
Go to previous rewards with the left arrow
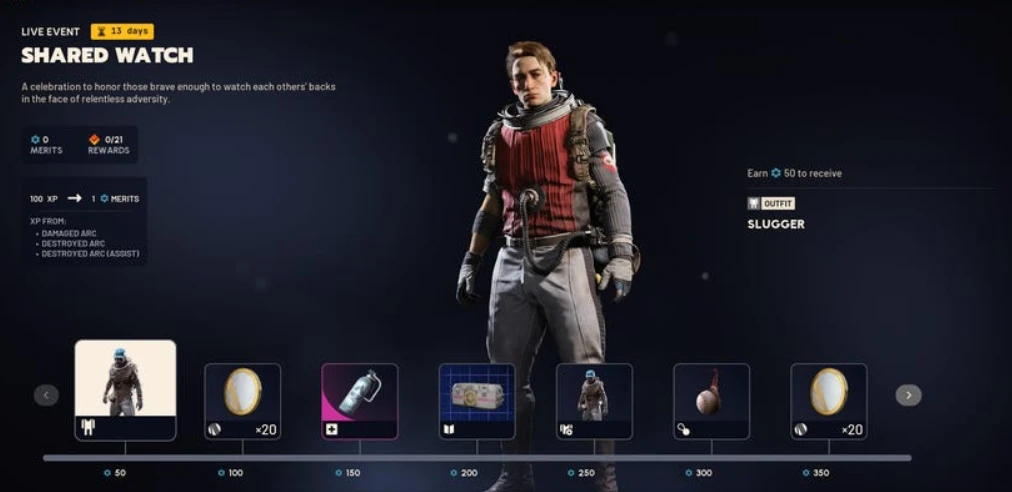(46, 395)
